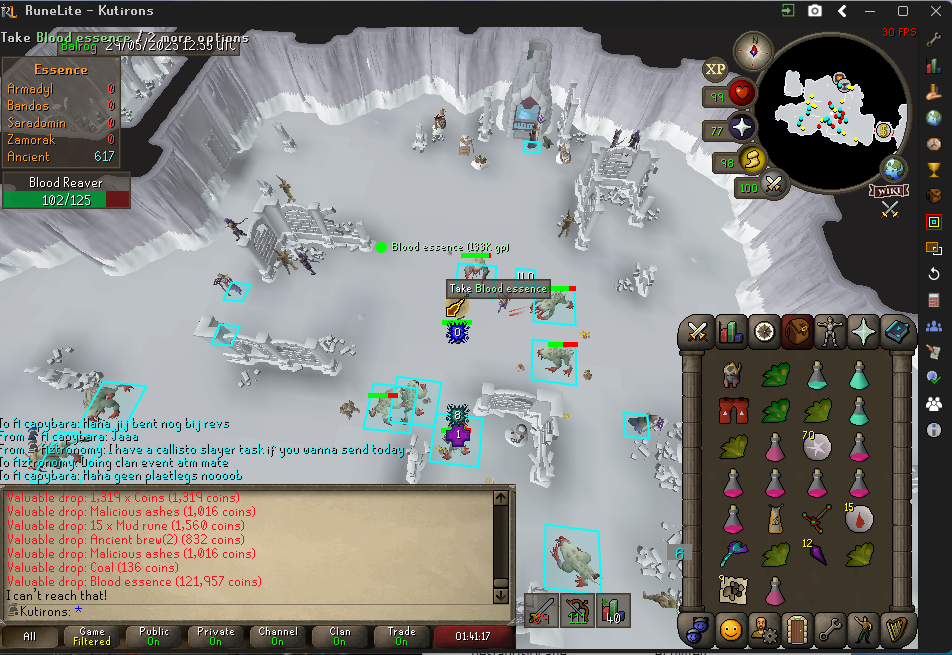Select the Game chat filter tab

point(92,637)
